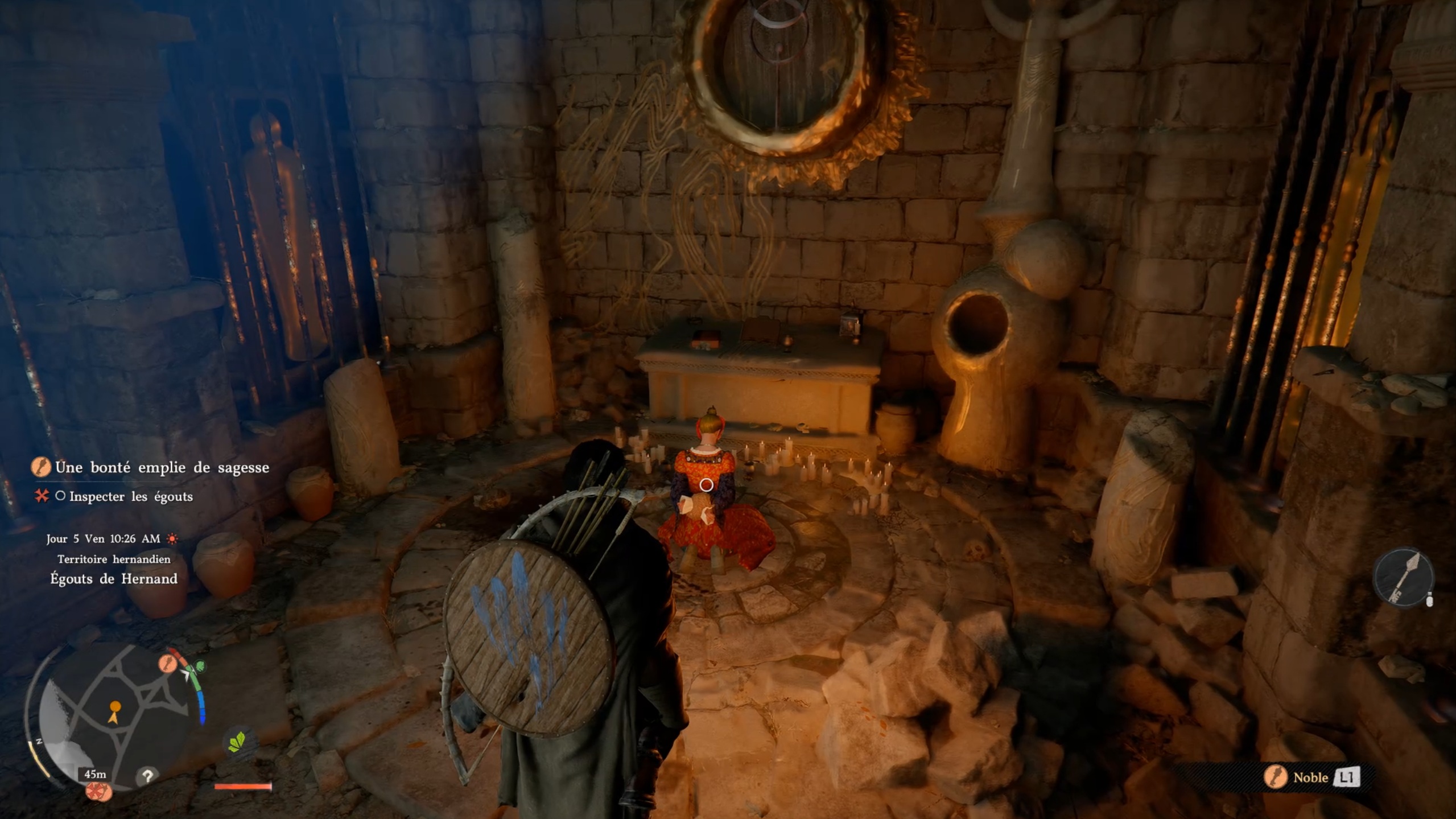Click the 'Inspecter les égouts' objective
This screenshot has width=1456, height=819.
click(x=131, y=496)
